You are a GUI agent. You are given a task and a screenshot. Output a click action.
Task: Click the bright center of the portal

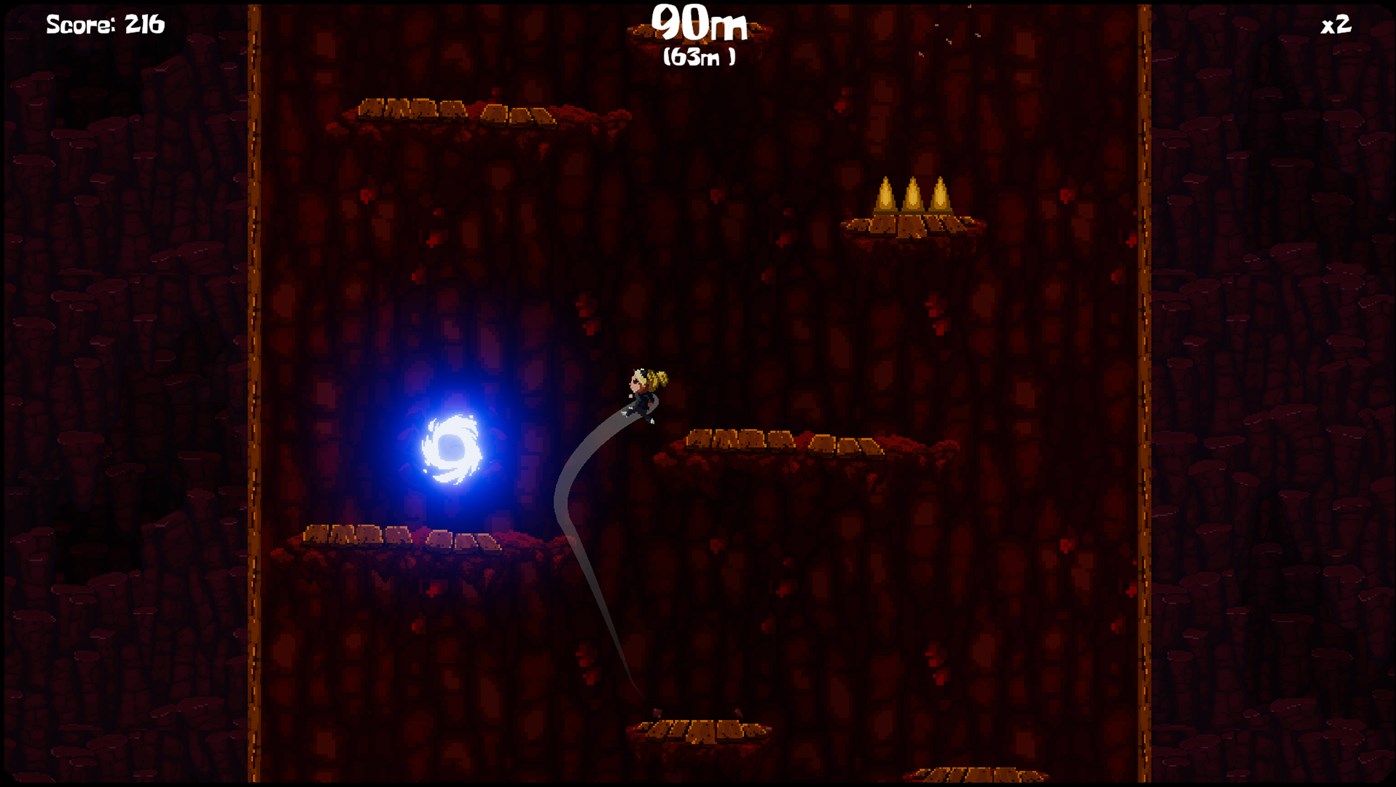tap(450, 450)
